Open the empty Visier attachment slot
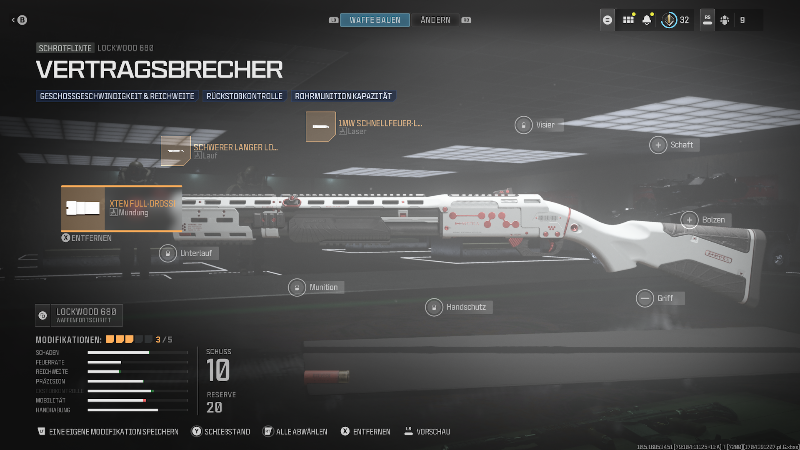 (x=523, y=125)
